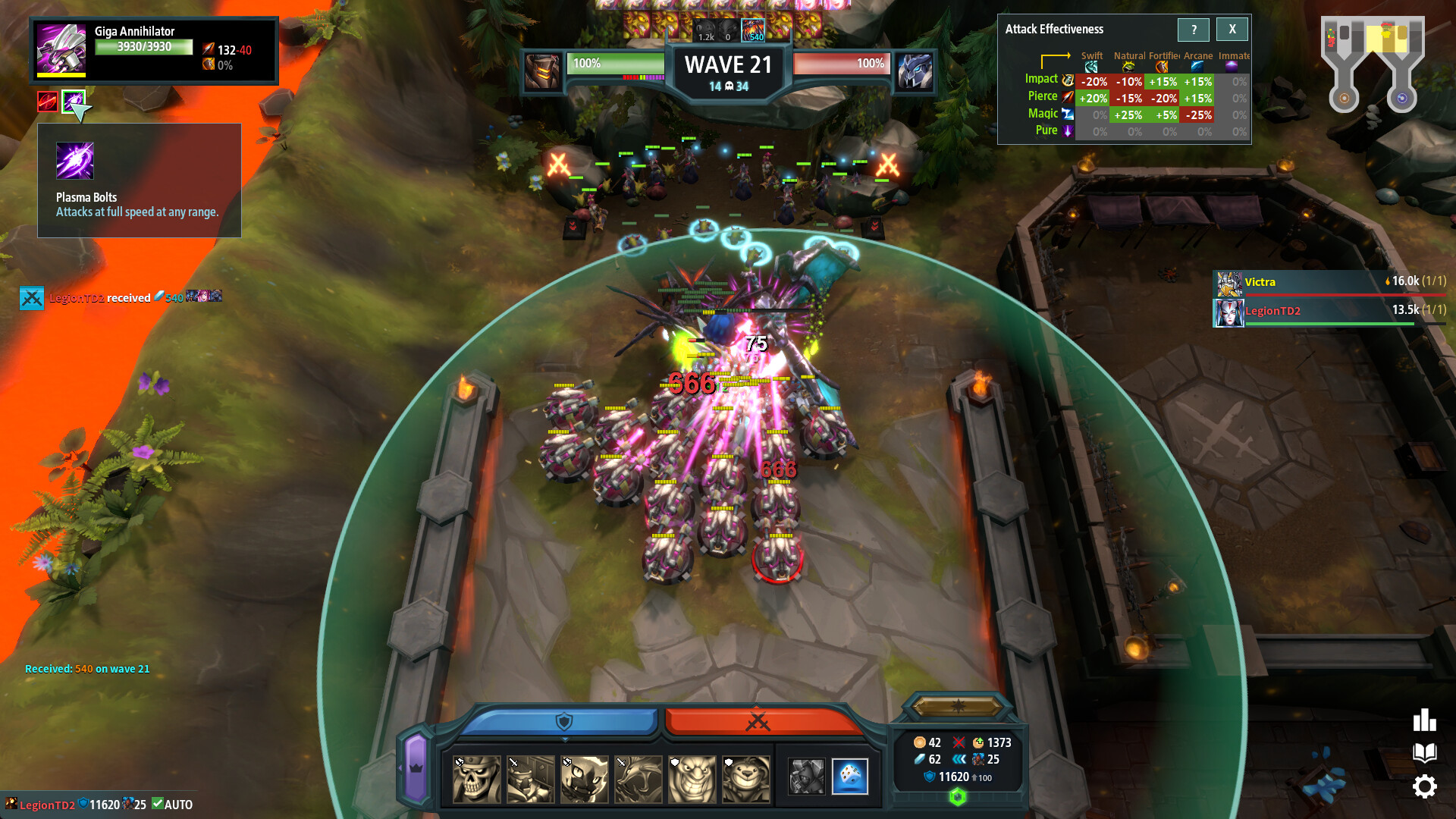Expand the chevron under the blue defense banner

(564, 739)
